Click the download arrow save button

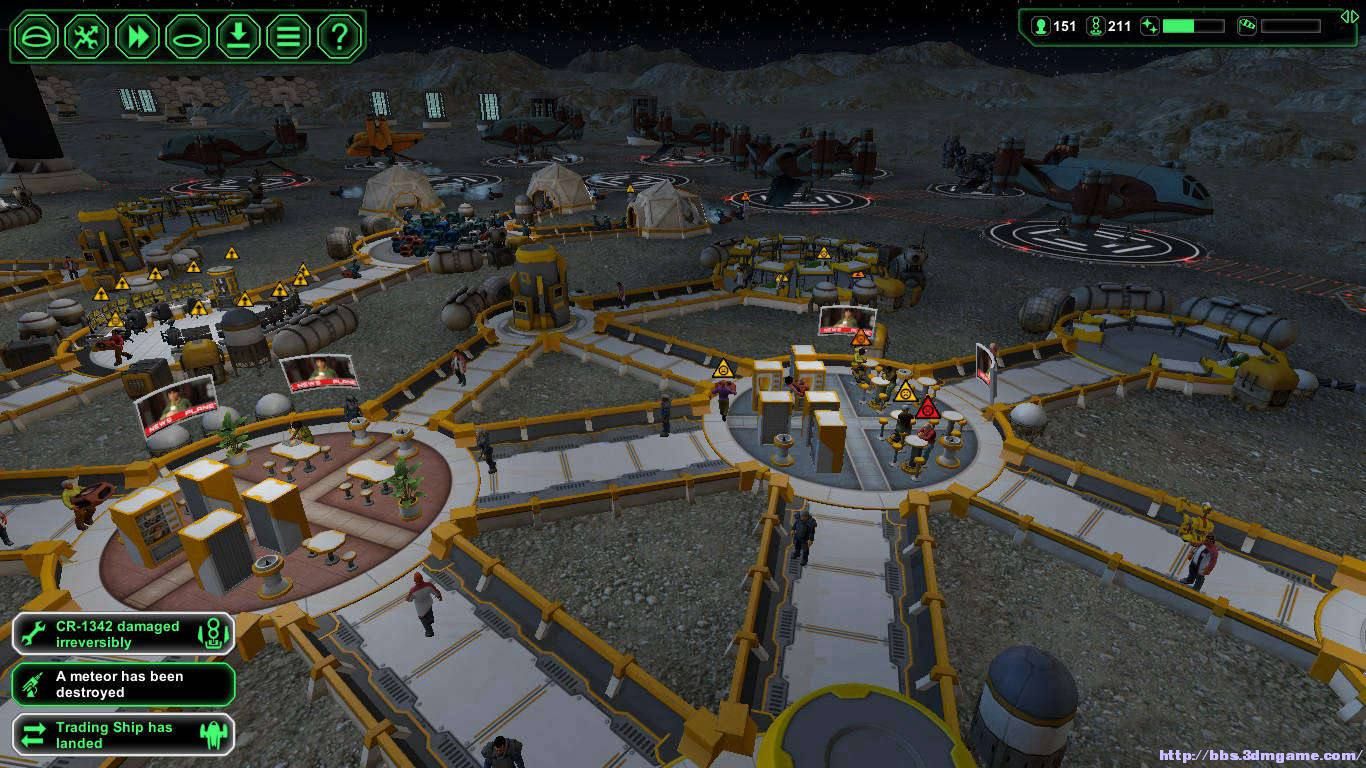click(x=238, y=37)
